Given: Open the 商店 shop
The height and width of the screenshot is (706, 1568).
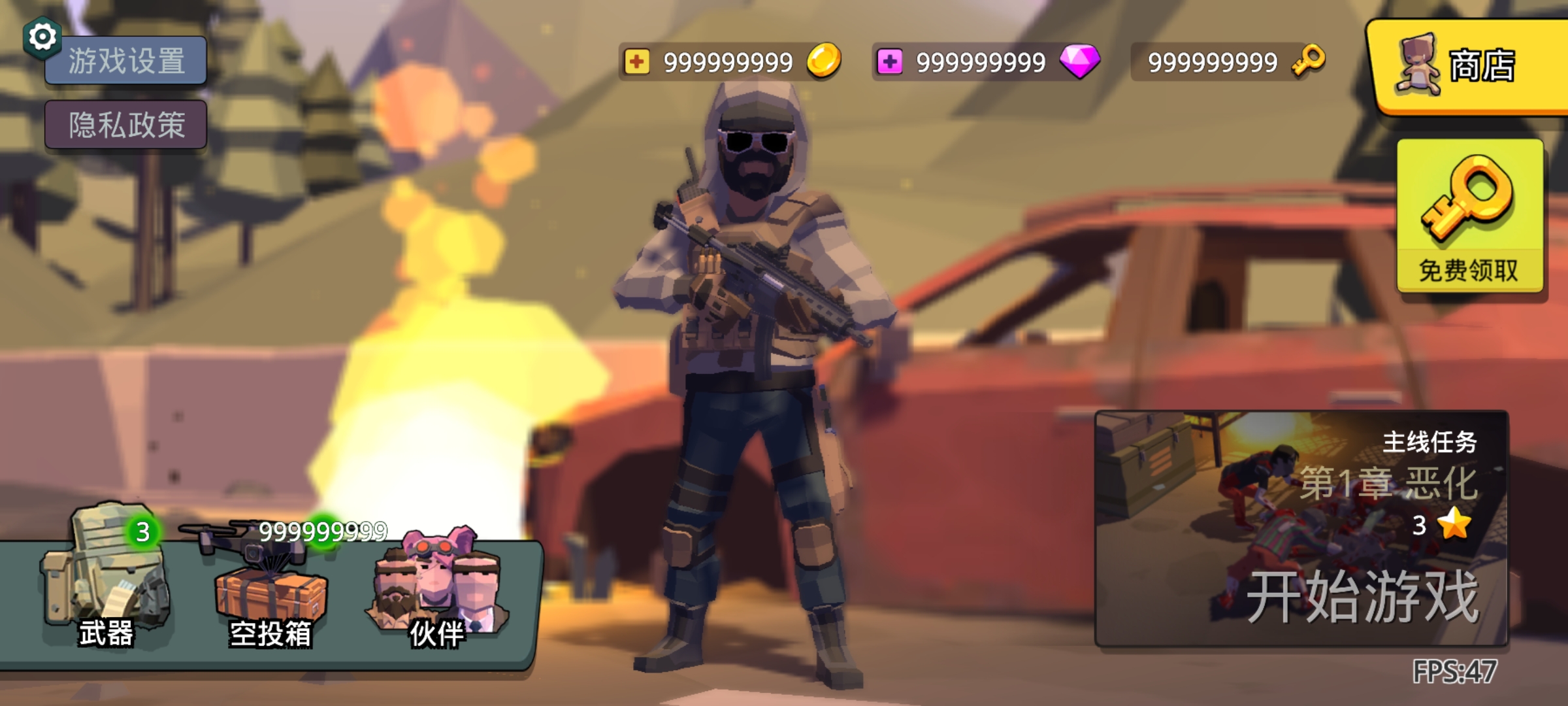Looking at the screenshot, I should pos(1469,67).
